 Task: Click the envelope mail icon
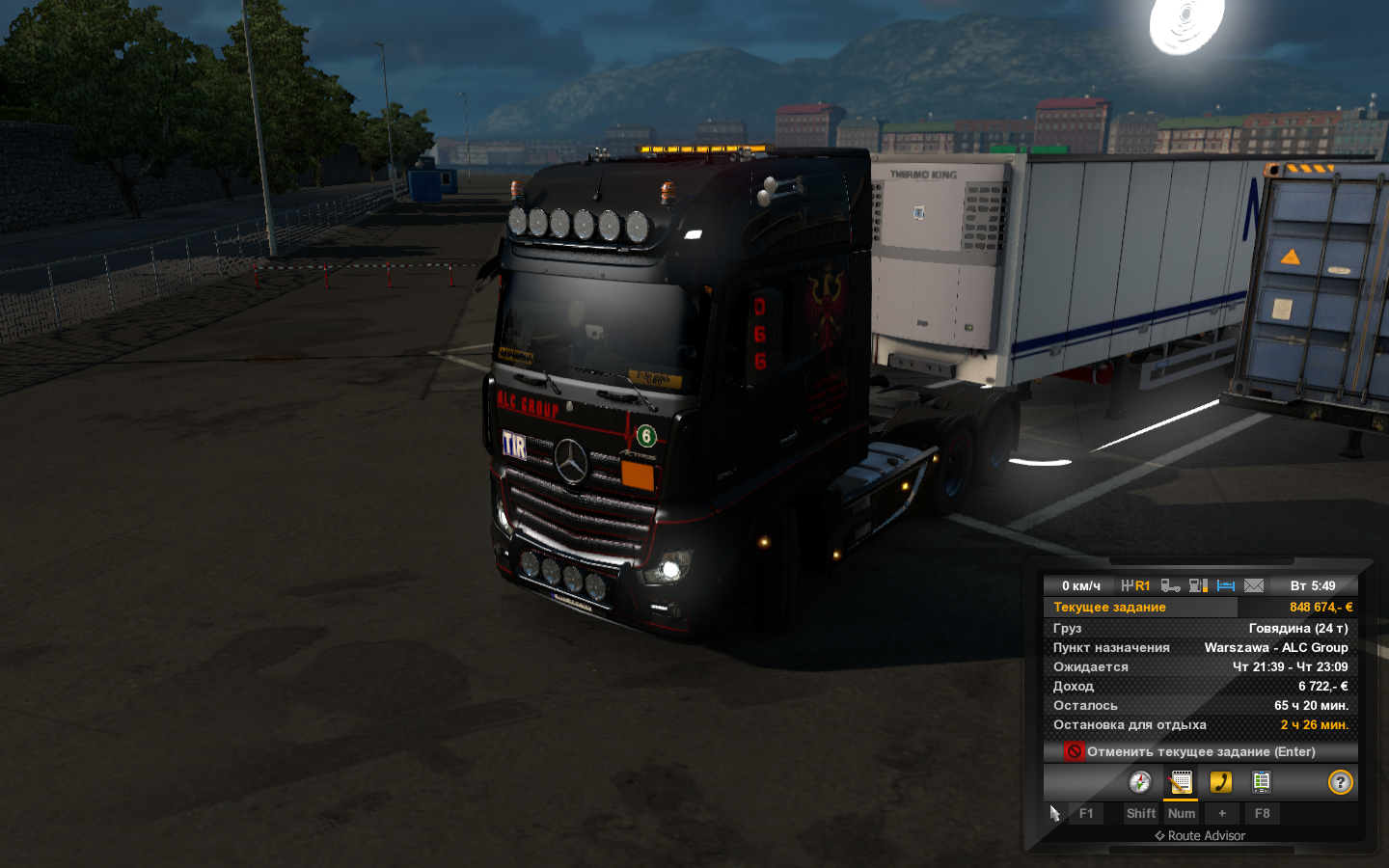click(1254, 585)
